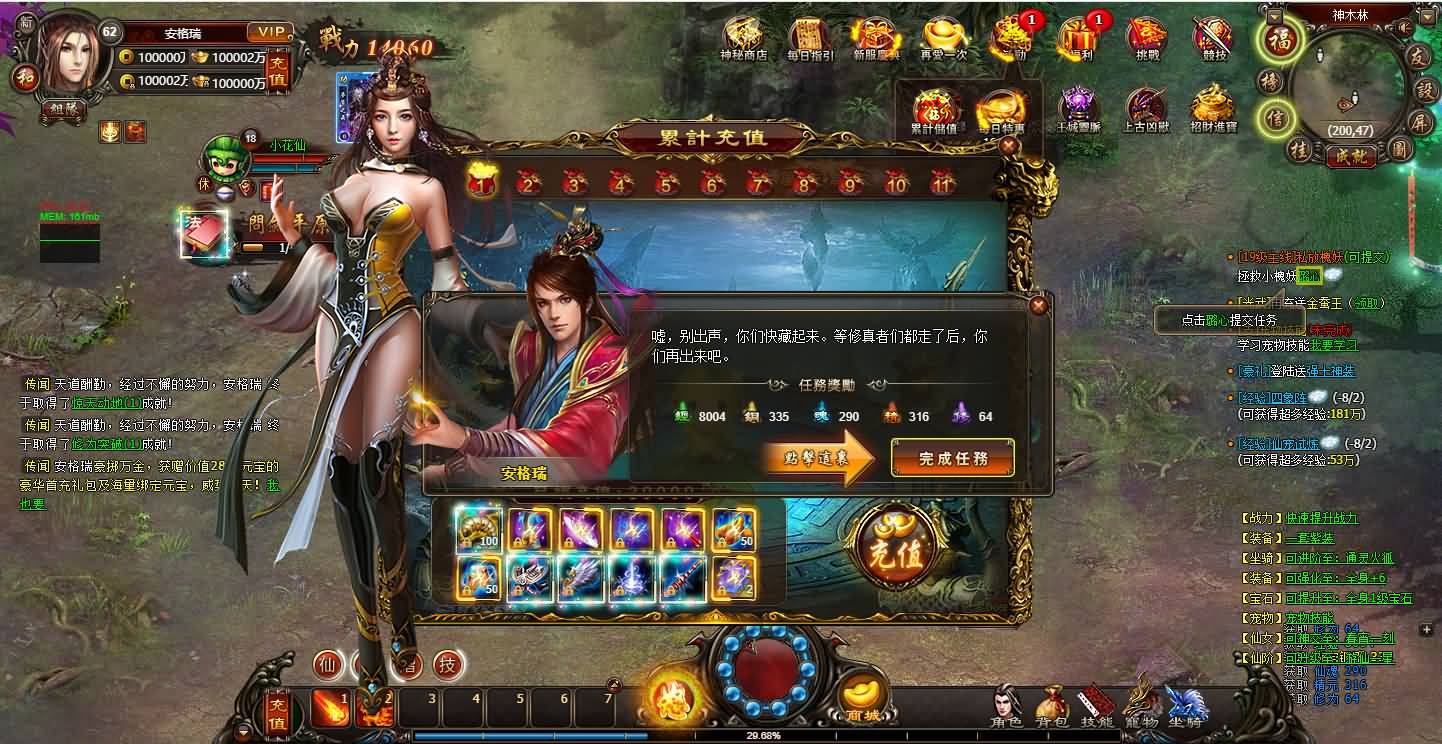
Task: Expand the left minimap dropdown arrow
Action: pyautogui.click(x=1273, y=16)
